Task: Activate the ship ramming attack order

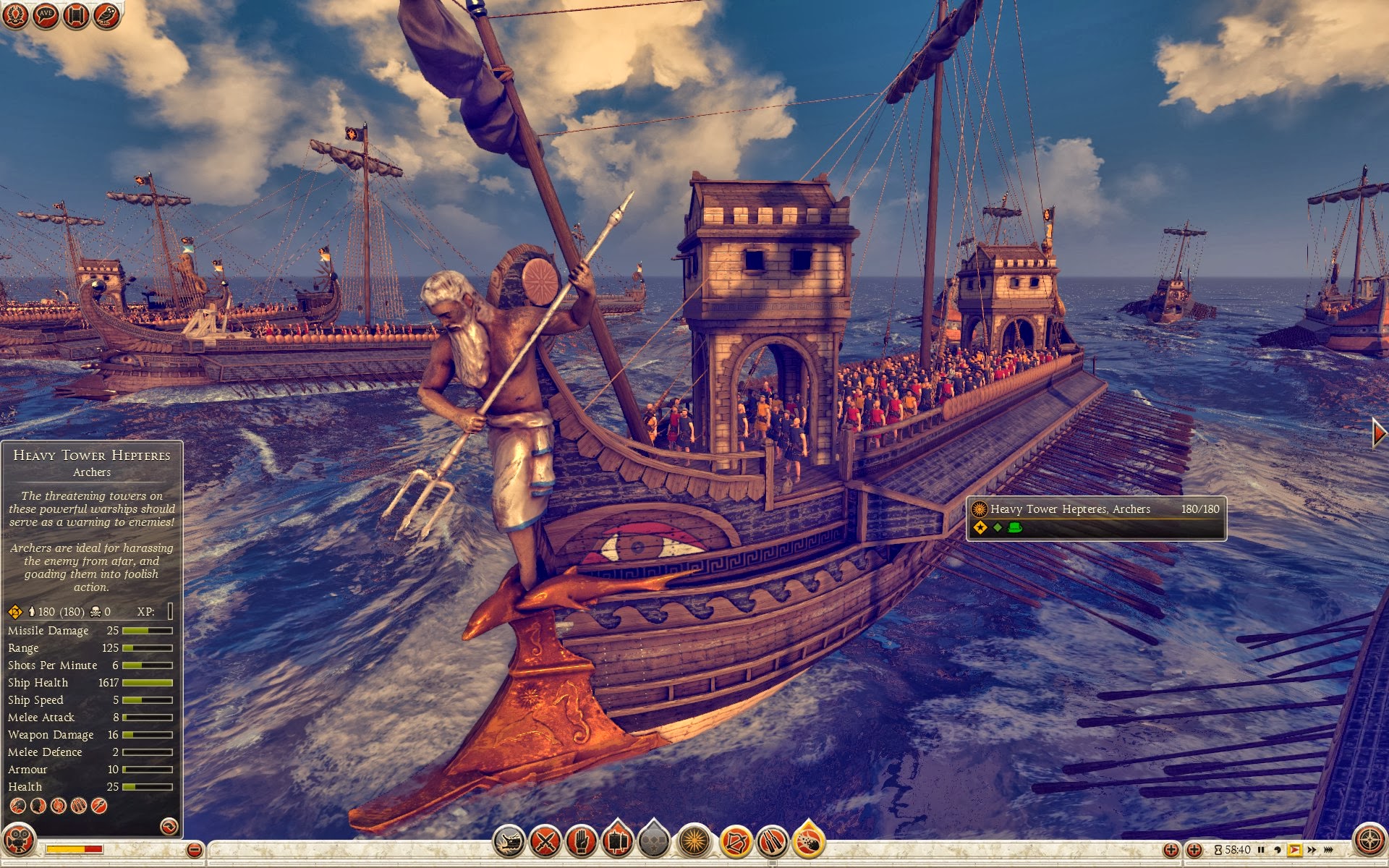Action: click(509, 841)
